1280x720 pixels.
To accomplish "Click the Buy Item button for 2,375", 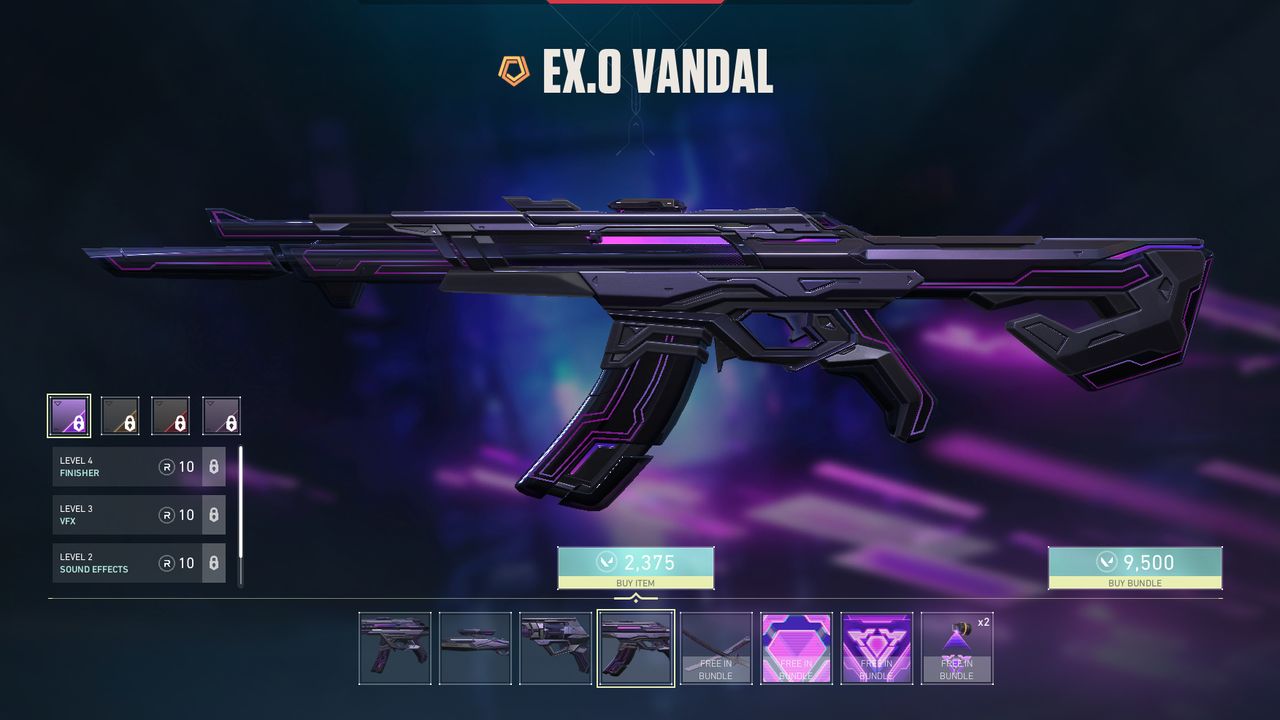I will click(637, 568).
